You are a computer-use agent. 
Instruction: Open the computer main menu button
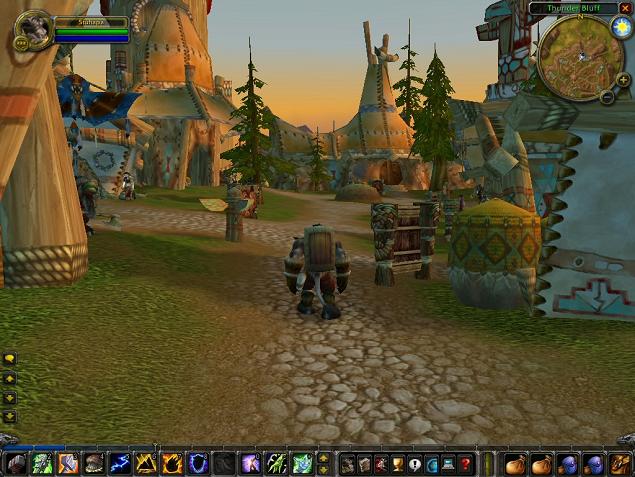[449, 464]
